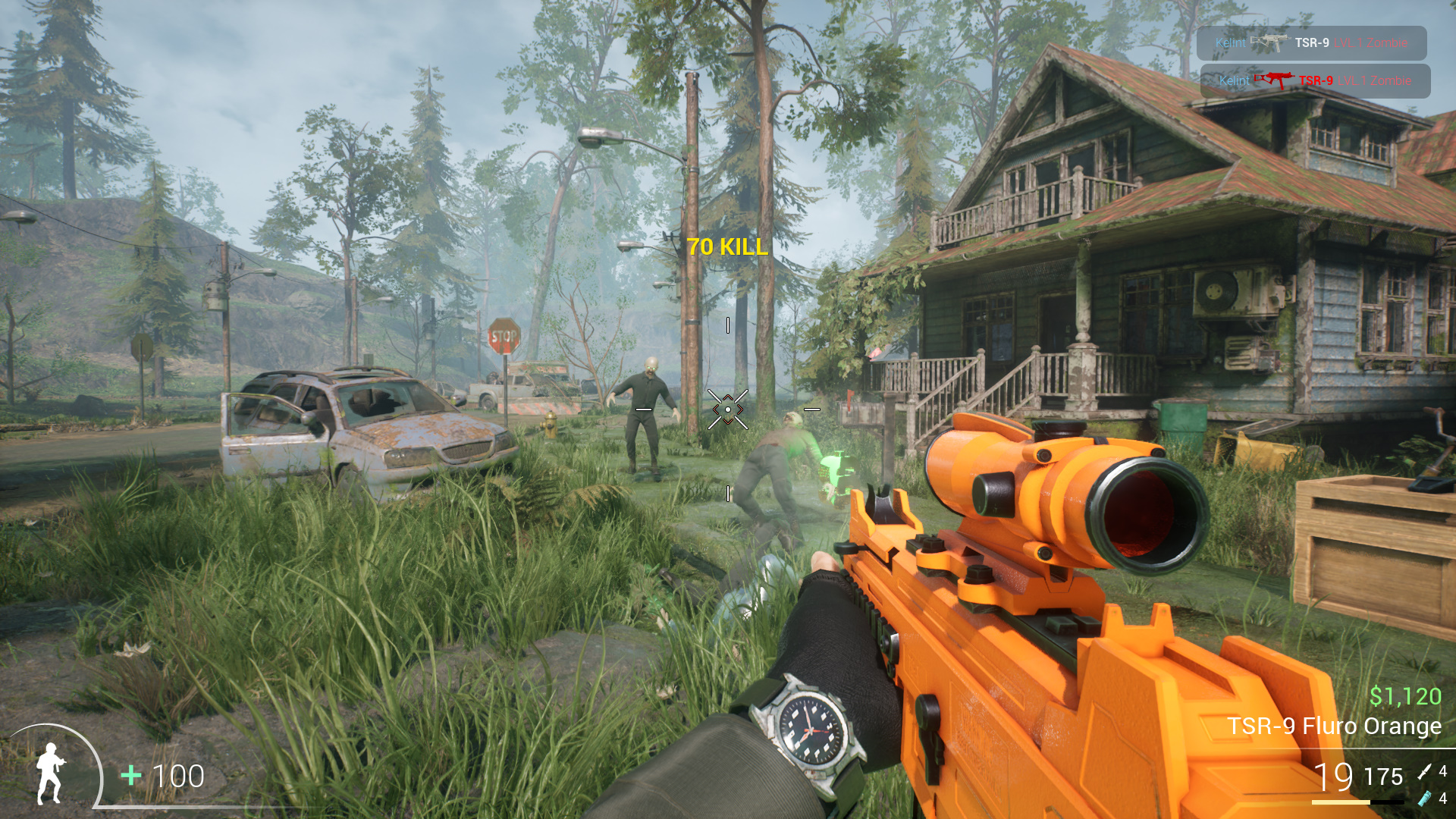
Task: Click the crosshair reticle at screen center
Action: tap(727, 409)
